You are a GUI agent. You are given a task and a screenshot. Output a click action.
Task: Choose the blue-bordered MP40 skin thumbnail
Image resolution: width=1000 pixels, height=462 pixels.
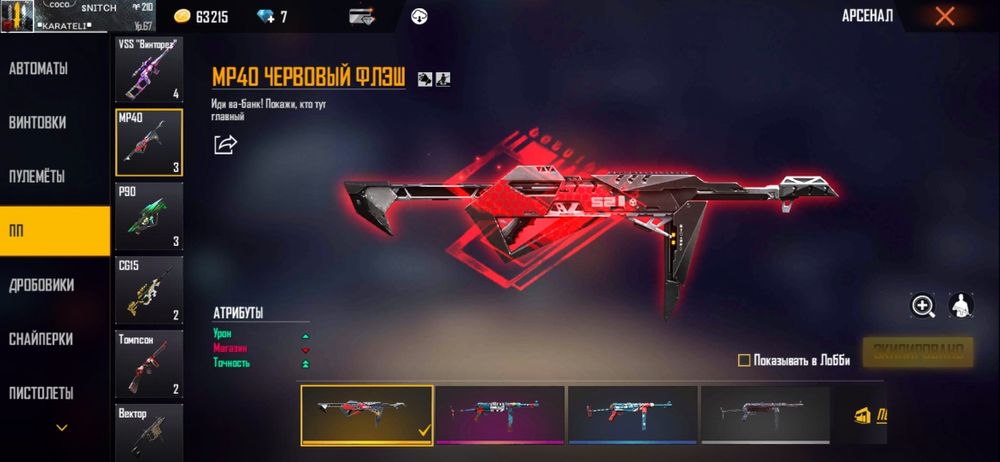click(x=632, y=414)
